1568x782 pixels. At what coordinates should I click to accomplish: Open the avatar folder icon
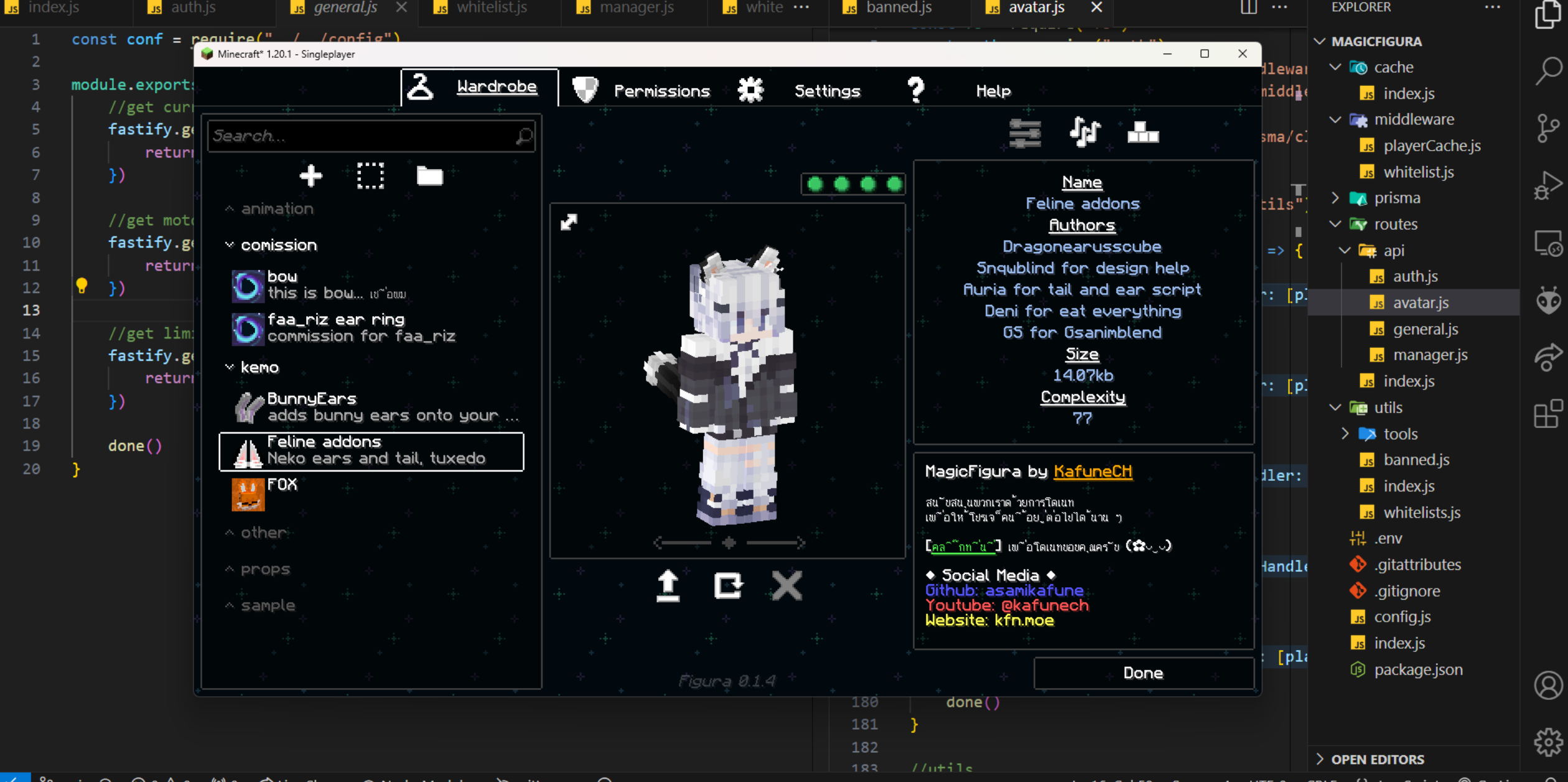tap(431, 176)
